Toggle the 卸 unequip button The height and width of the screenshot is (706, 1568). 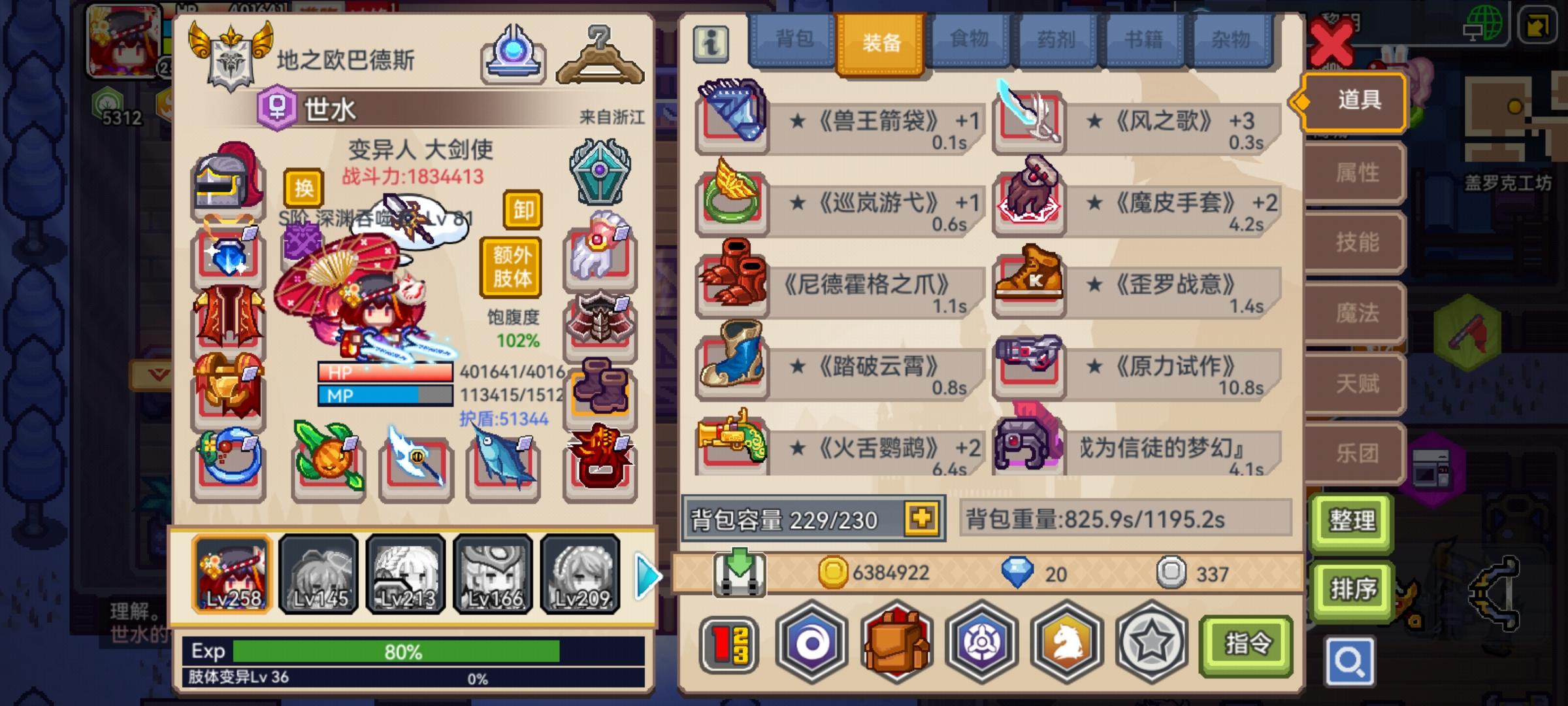click(x=523, y=211)
